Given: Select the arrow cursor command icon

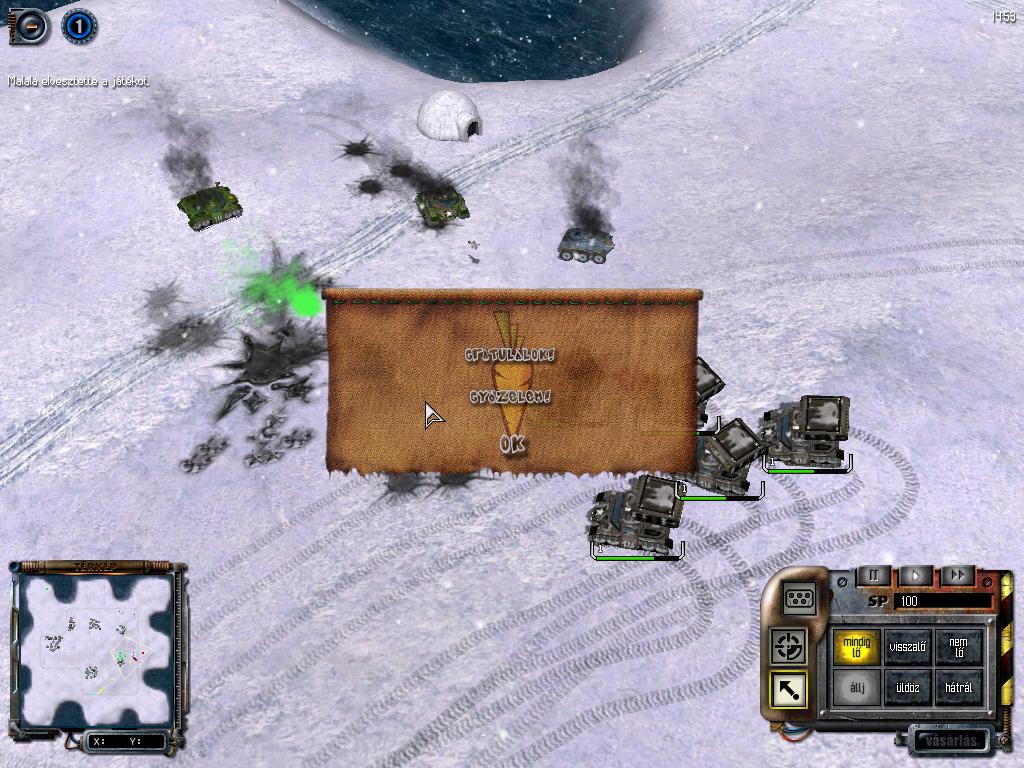Looking at the screenshot, I should (x=789, y=690).
